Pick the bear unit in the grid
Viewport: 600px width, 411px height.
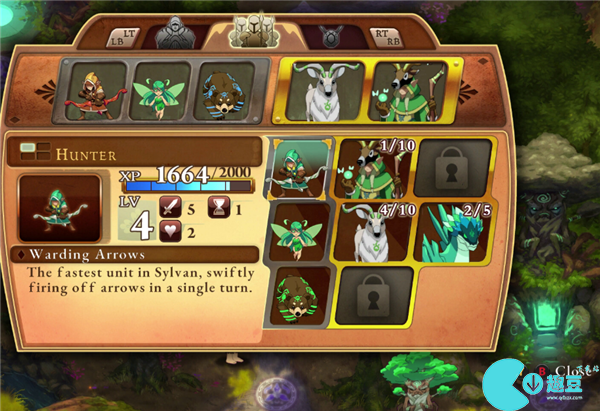[300, 294]
